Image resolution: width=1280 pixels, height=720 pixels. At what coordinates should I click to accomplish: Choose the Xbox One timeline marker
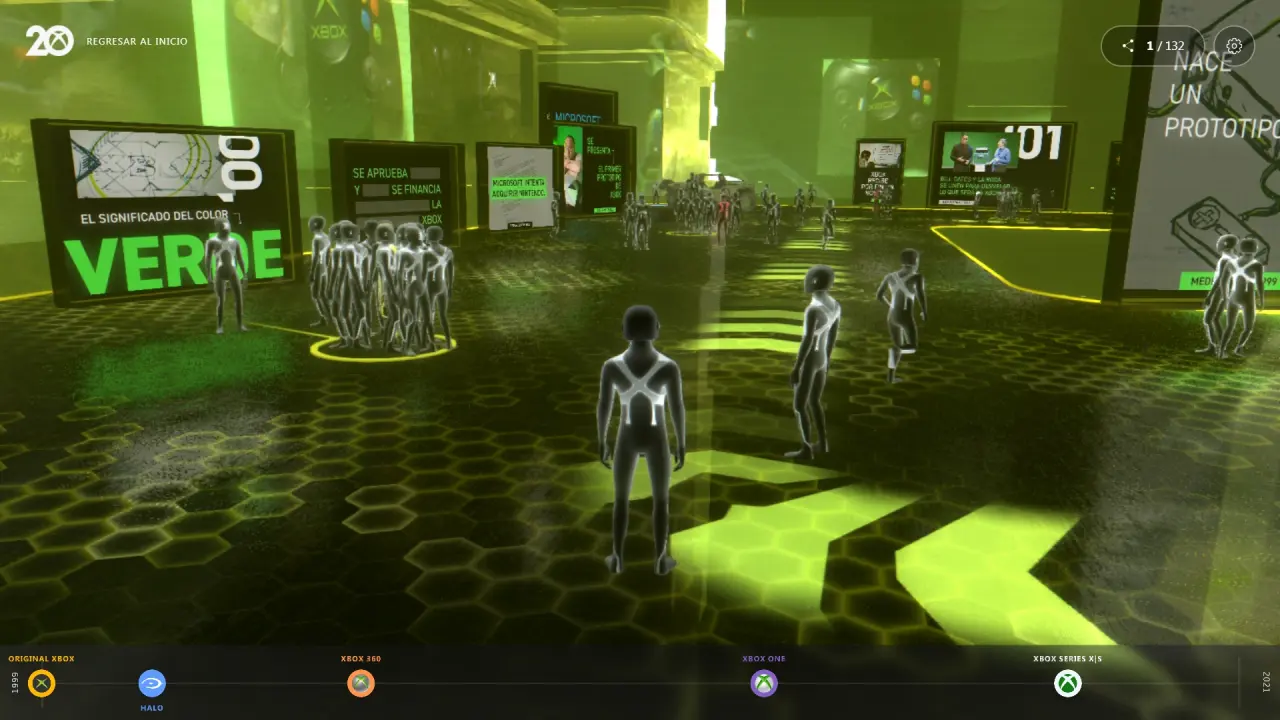click(x=764, y=684)
